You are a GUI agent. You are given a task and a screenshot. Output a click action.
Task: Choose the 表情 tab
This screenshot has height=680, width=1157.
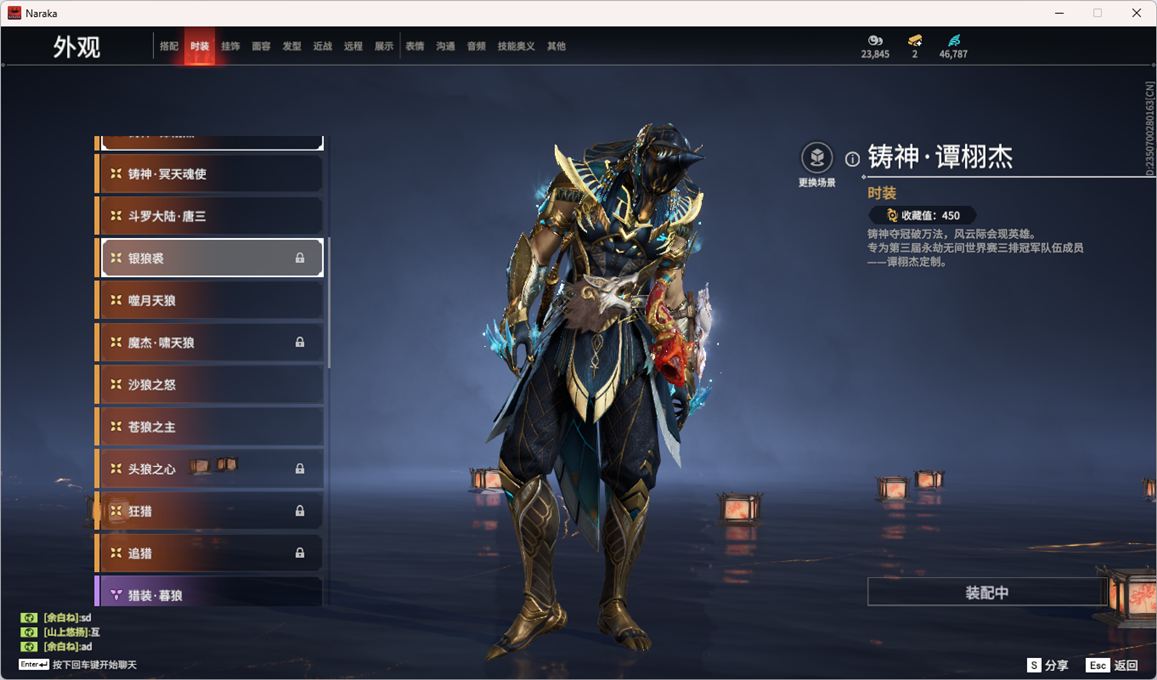(415, 47)
